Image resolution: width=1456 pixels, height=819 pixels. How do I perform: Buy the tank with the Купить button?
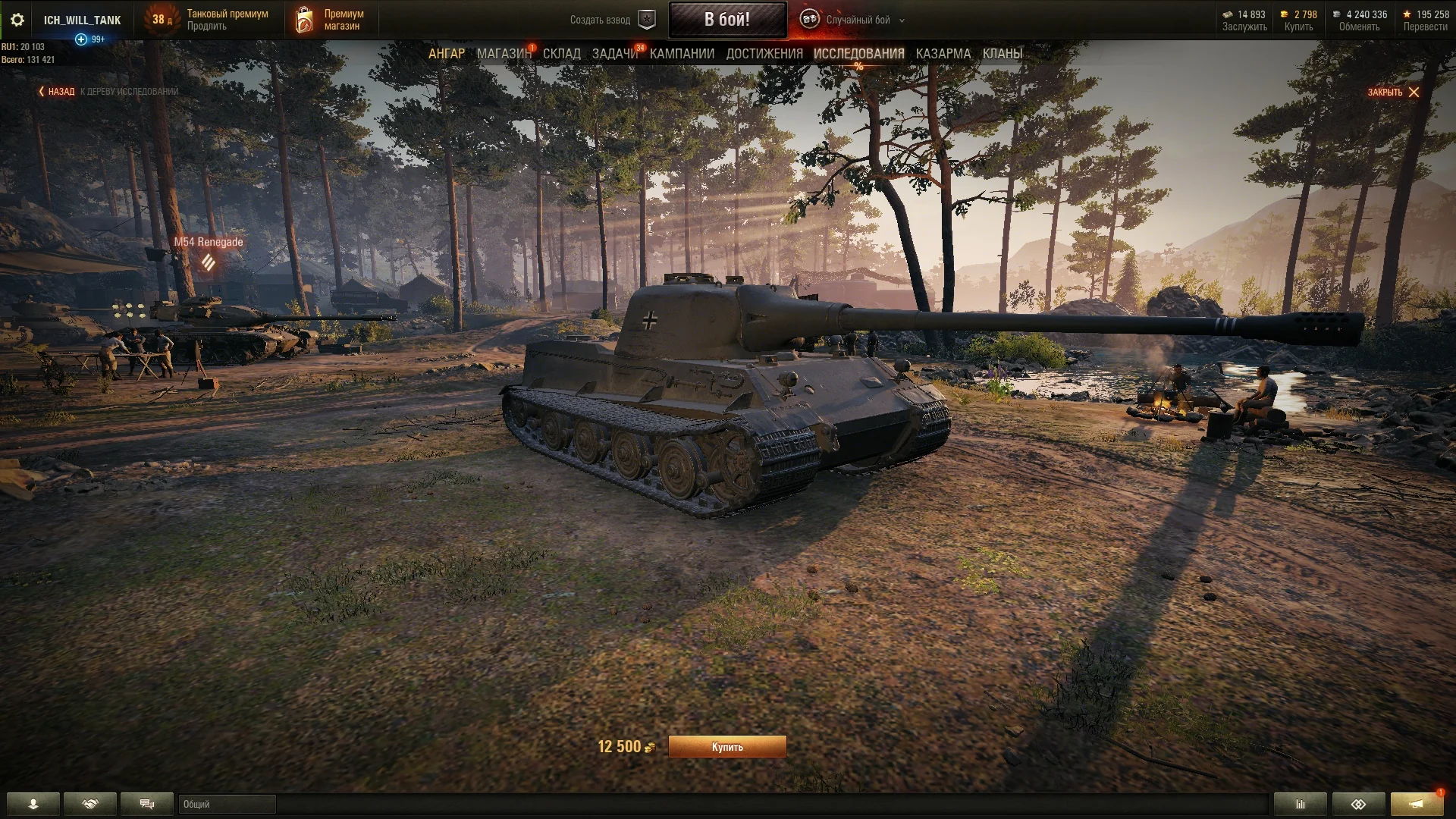[x=726, y=747]
